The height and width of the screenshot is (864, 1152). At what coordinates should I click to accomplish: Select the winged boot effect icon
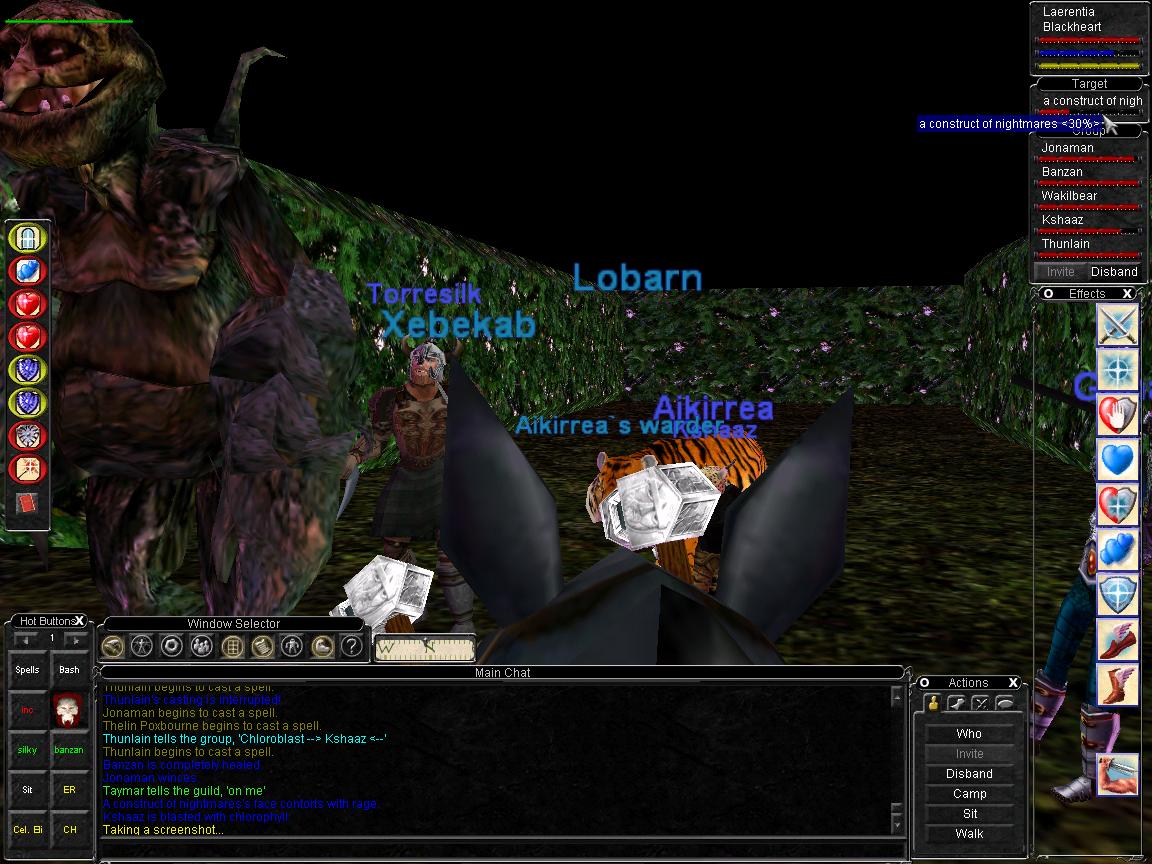(x=1118, y=639)
